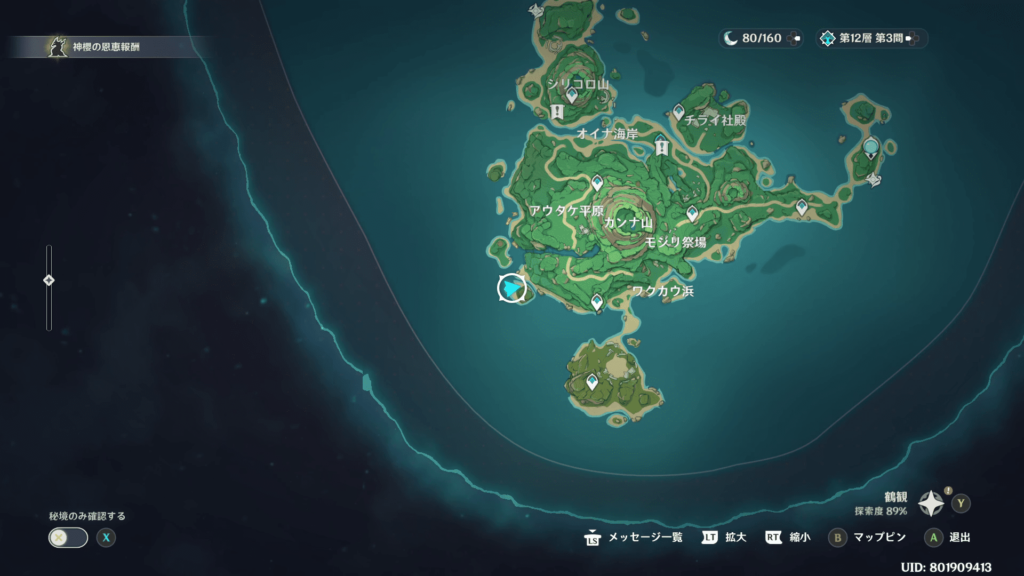Select the teleport waypoint at シリコロ山

(572, 95)
